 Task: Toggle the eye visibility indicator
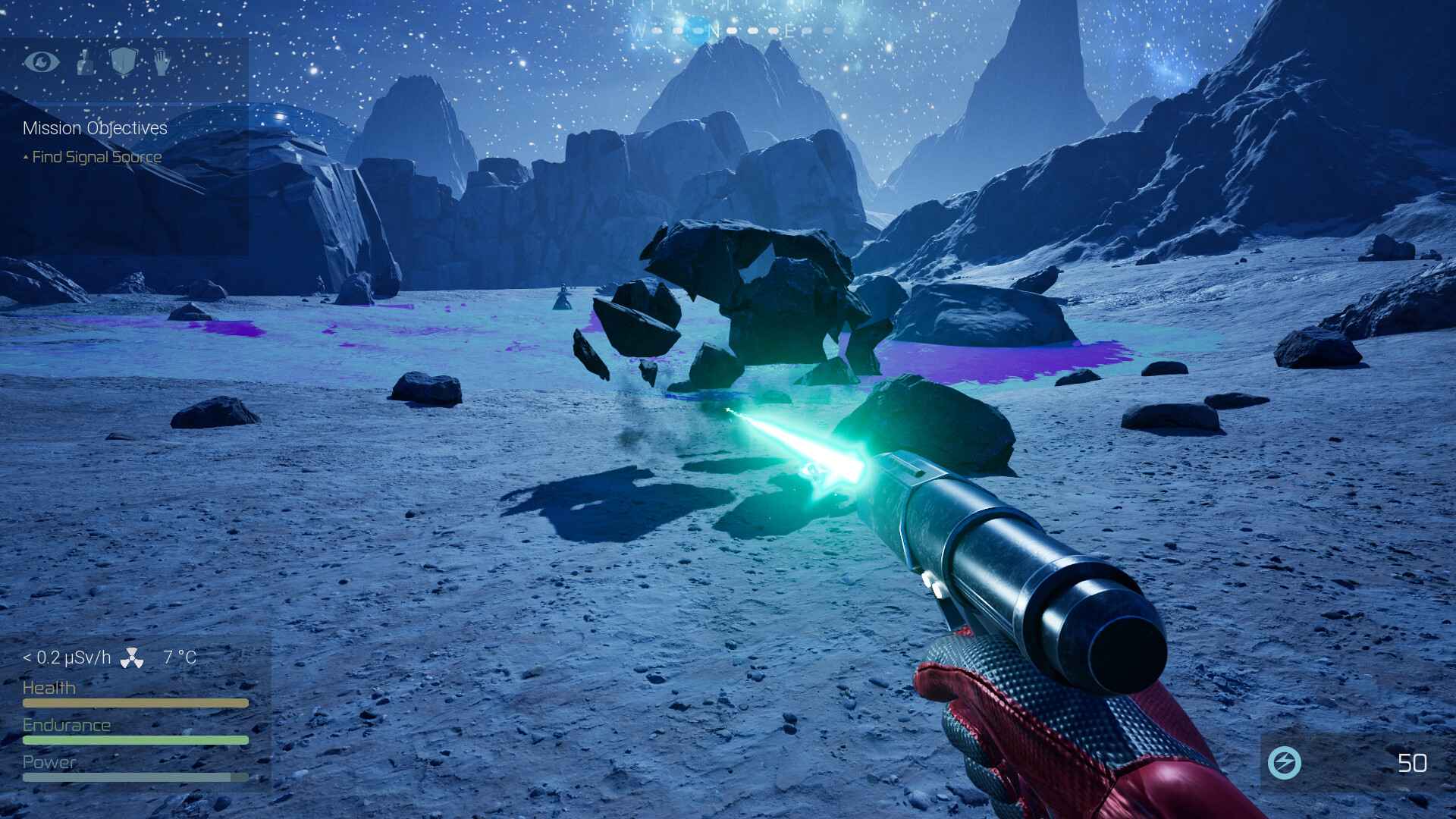[x=42, y=63]
